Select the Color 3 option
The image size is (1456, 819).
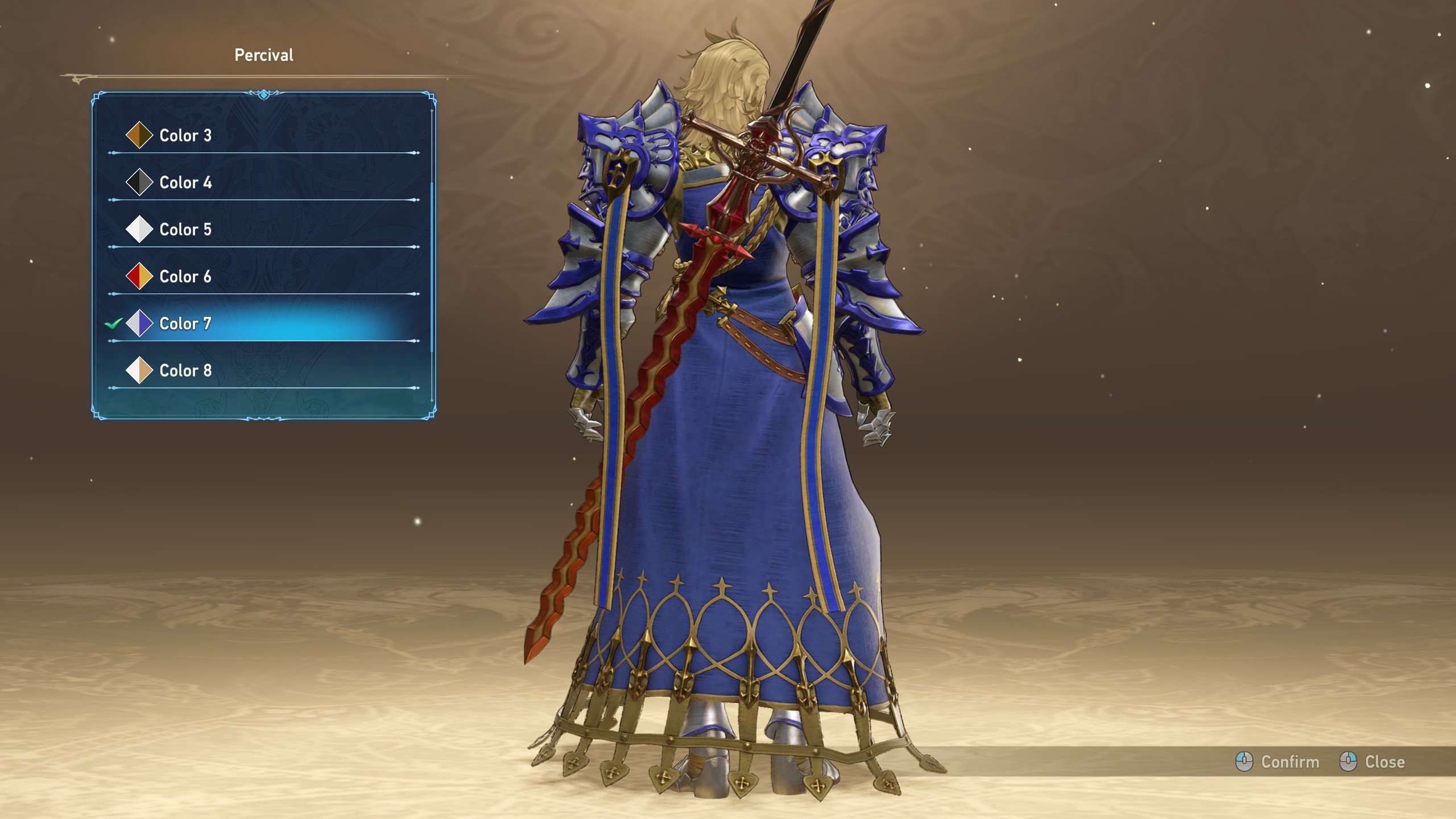185,135
